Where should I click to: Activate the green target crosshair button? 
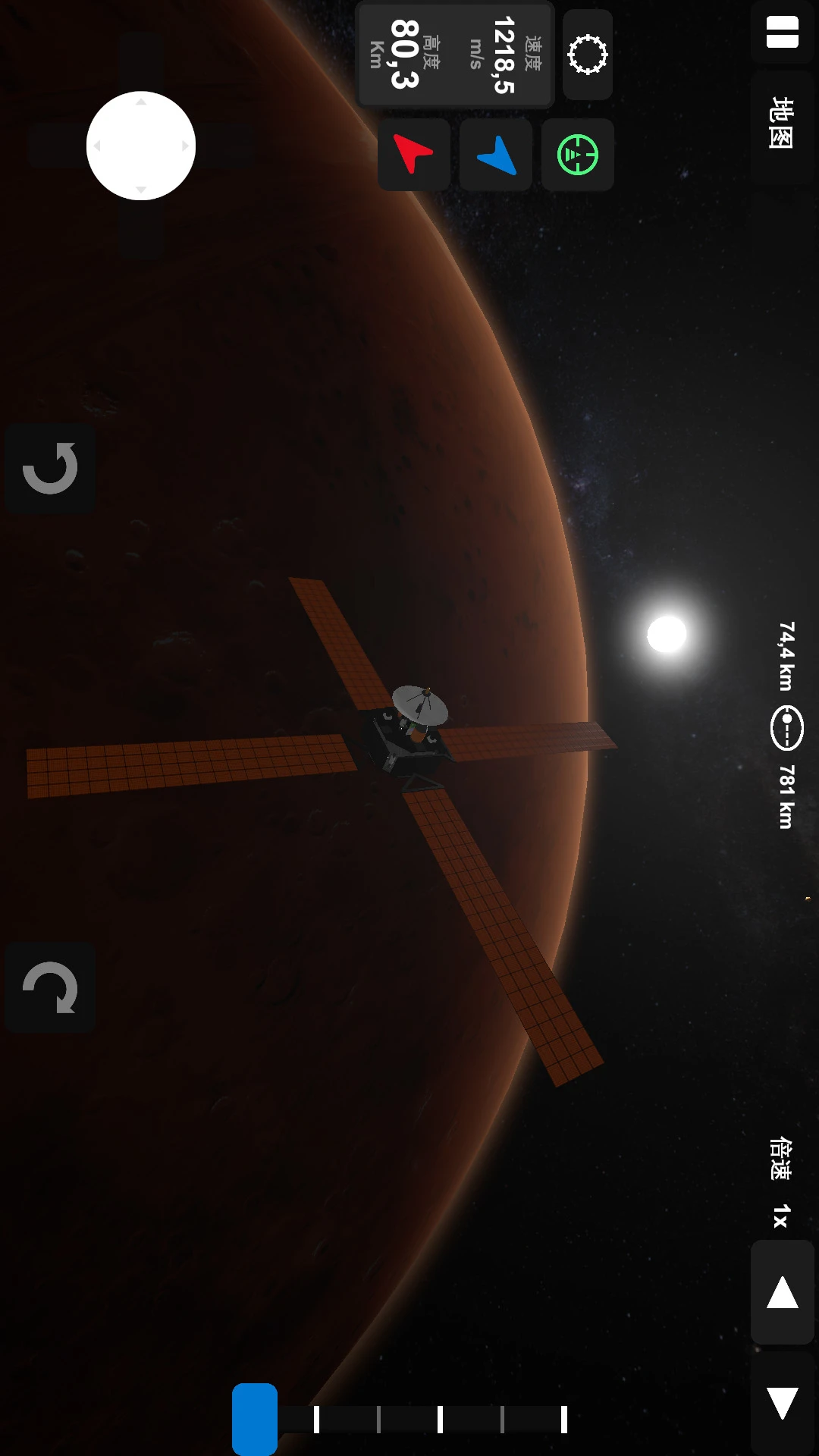click(578, 155)
